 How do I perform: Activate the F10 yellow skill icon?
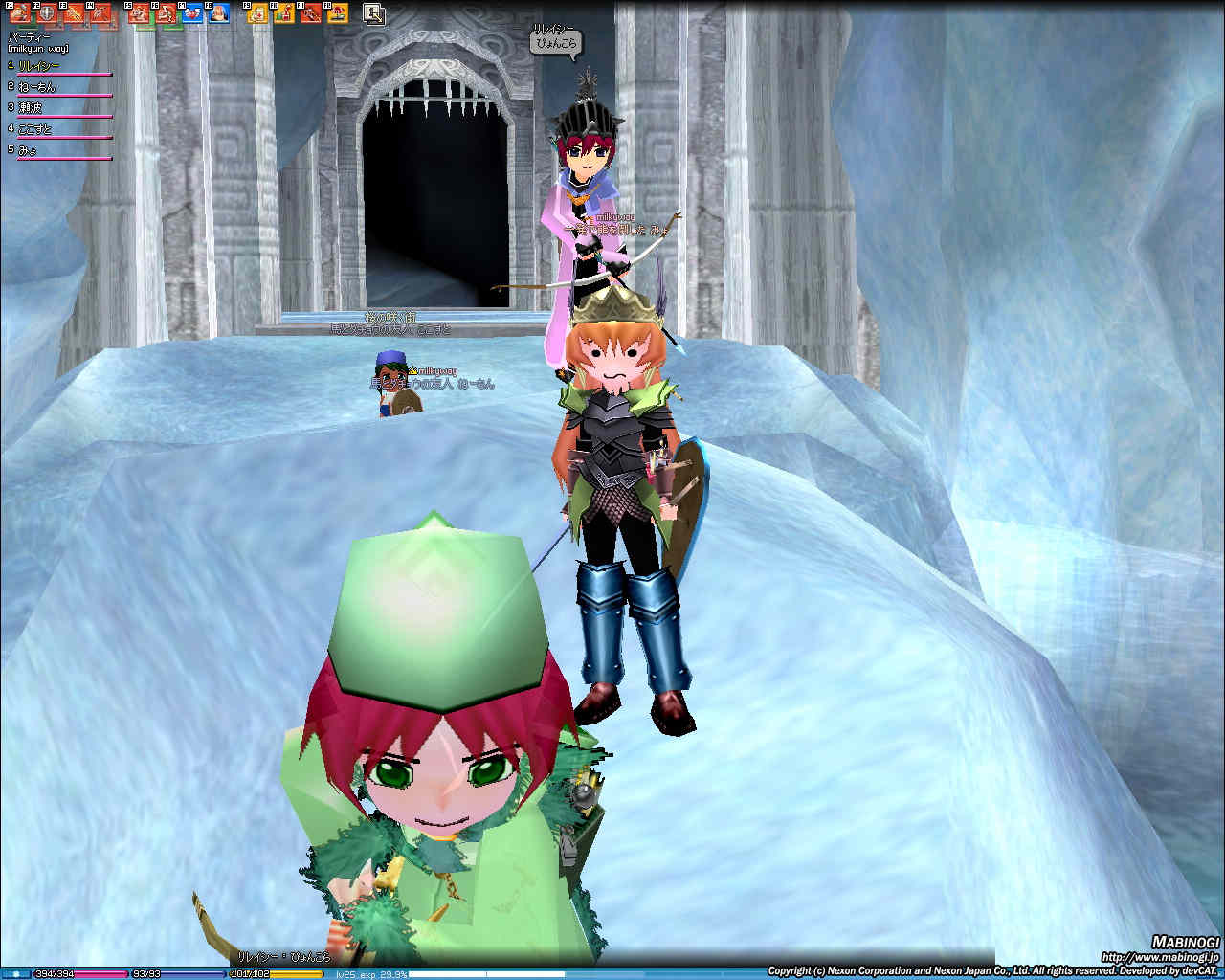pyautogui.click(x=284, y=13)
